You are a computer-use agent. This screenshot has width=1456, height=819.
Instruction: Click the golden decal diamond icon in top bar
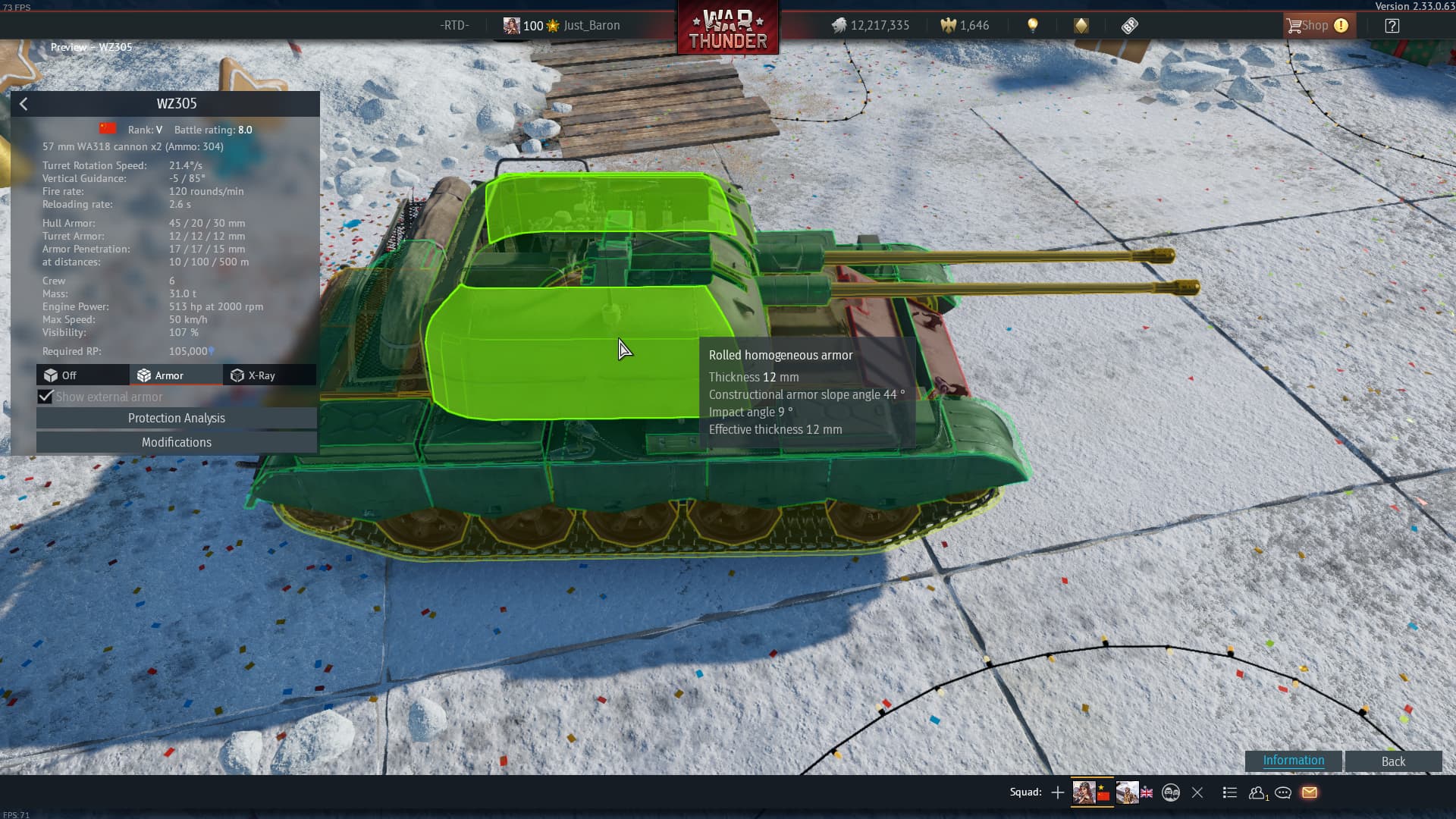point(1082,25)
